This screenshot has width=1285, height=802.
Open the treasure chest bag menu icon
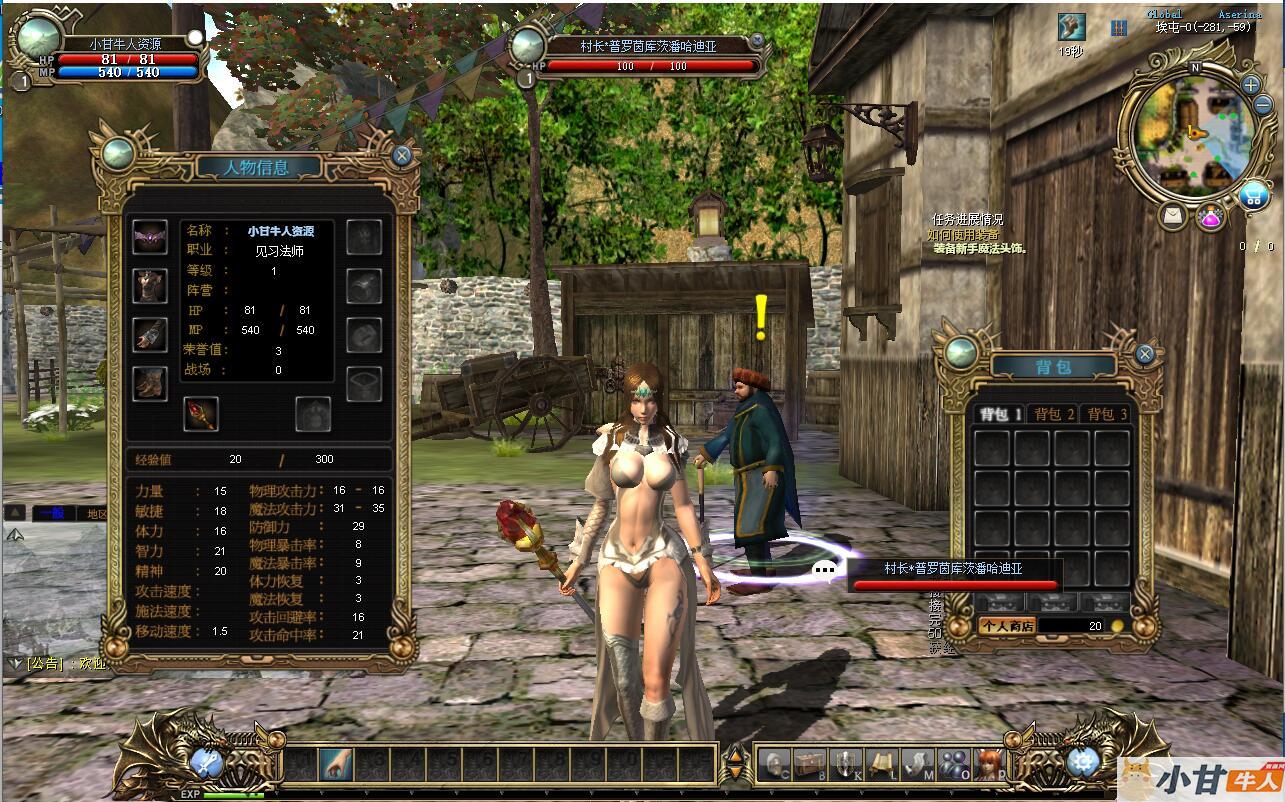[x=809, y=765]
